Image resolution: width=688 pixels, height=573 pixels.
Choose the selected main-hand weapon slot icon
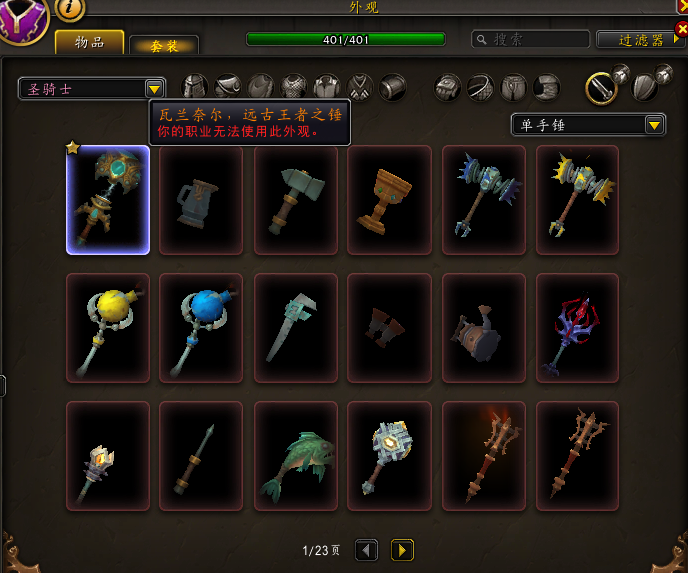600,87
